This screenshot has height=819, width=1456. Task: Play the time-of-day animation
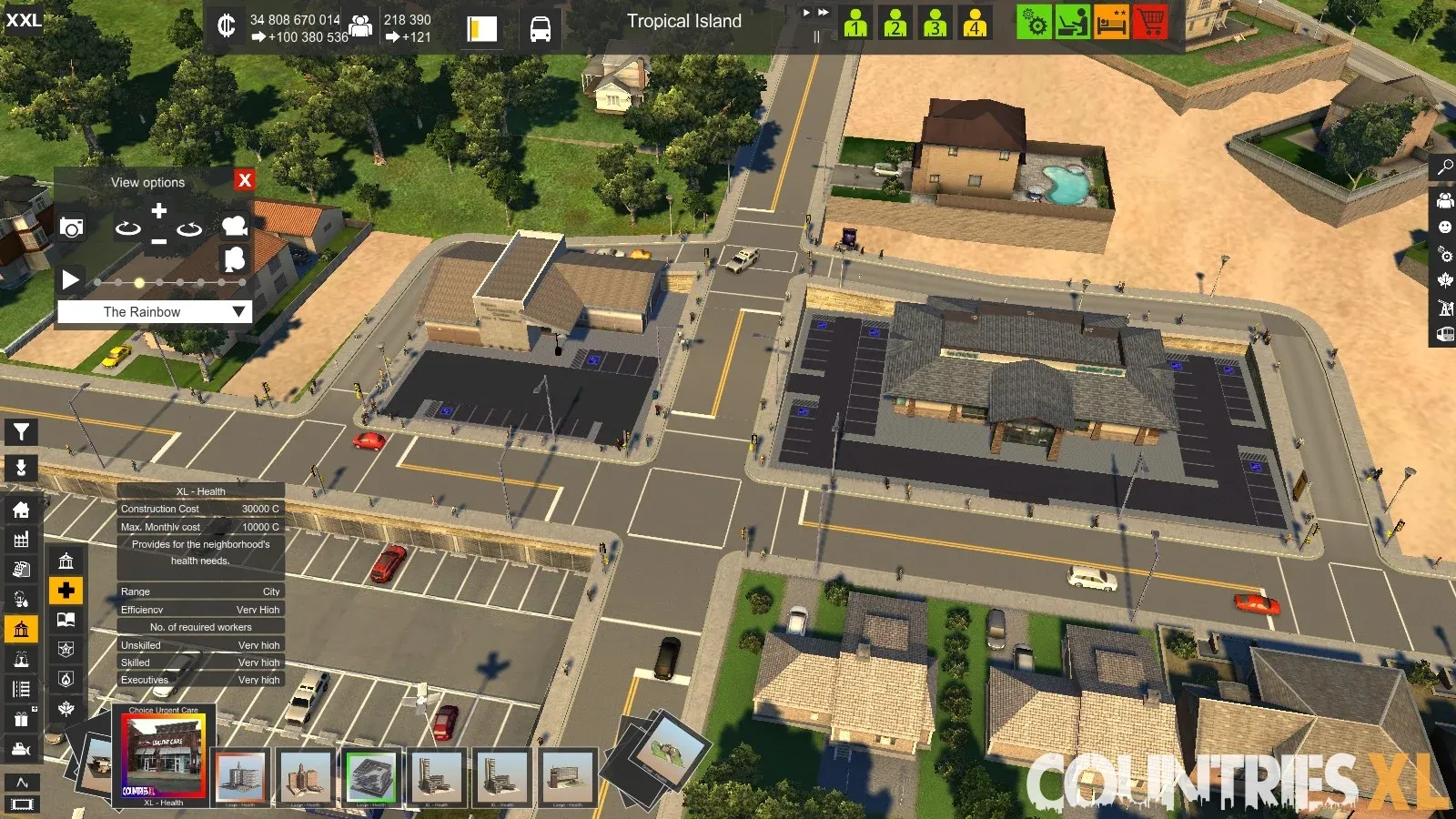[70, 279]
